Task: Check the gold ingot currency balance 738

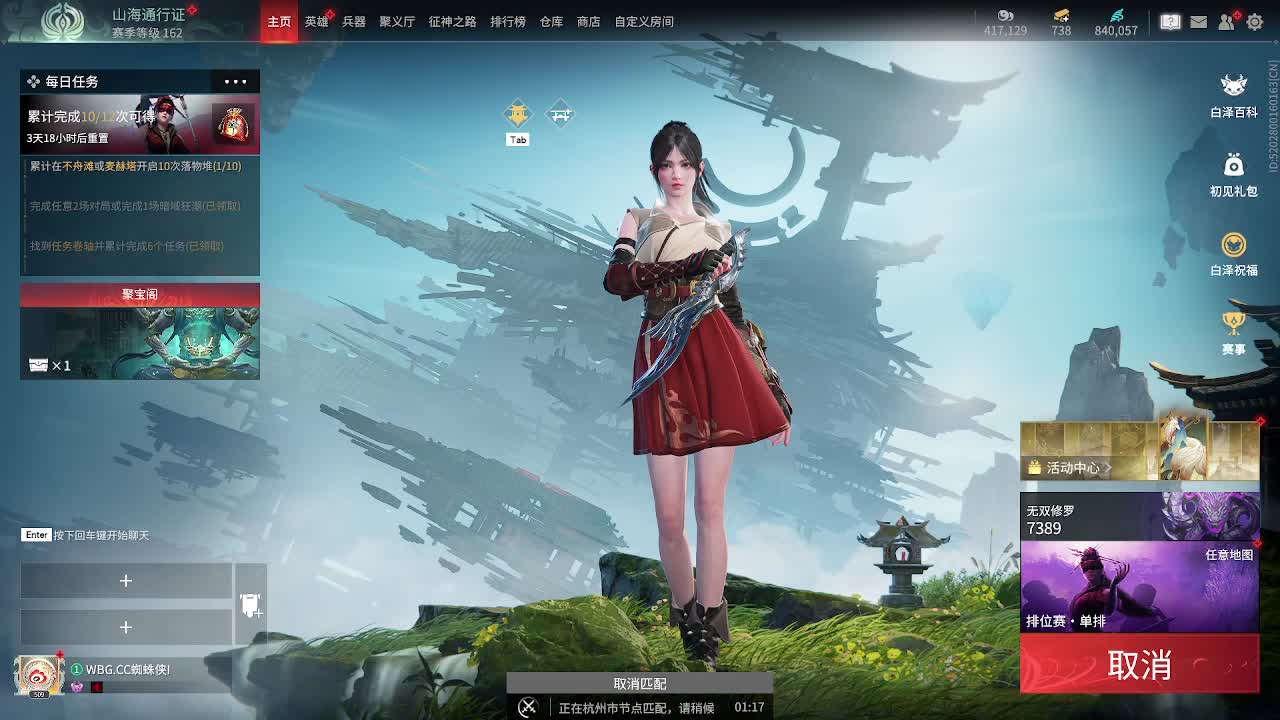Action: [1059, 22]
